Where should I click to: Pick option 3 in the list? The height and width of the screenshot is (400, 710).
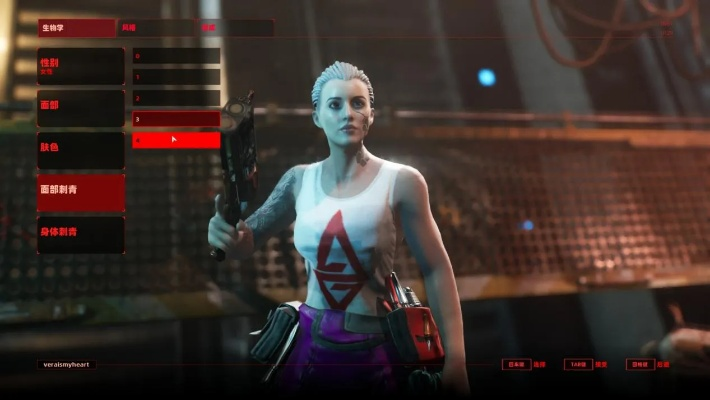click(176, 119)
